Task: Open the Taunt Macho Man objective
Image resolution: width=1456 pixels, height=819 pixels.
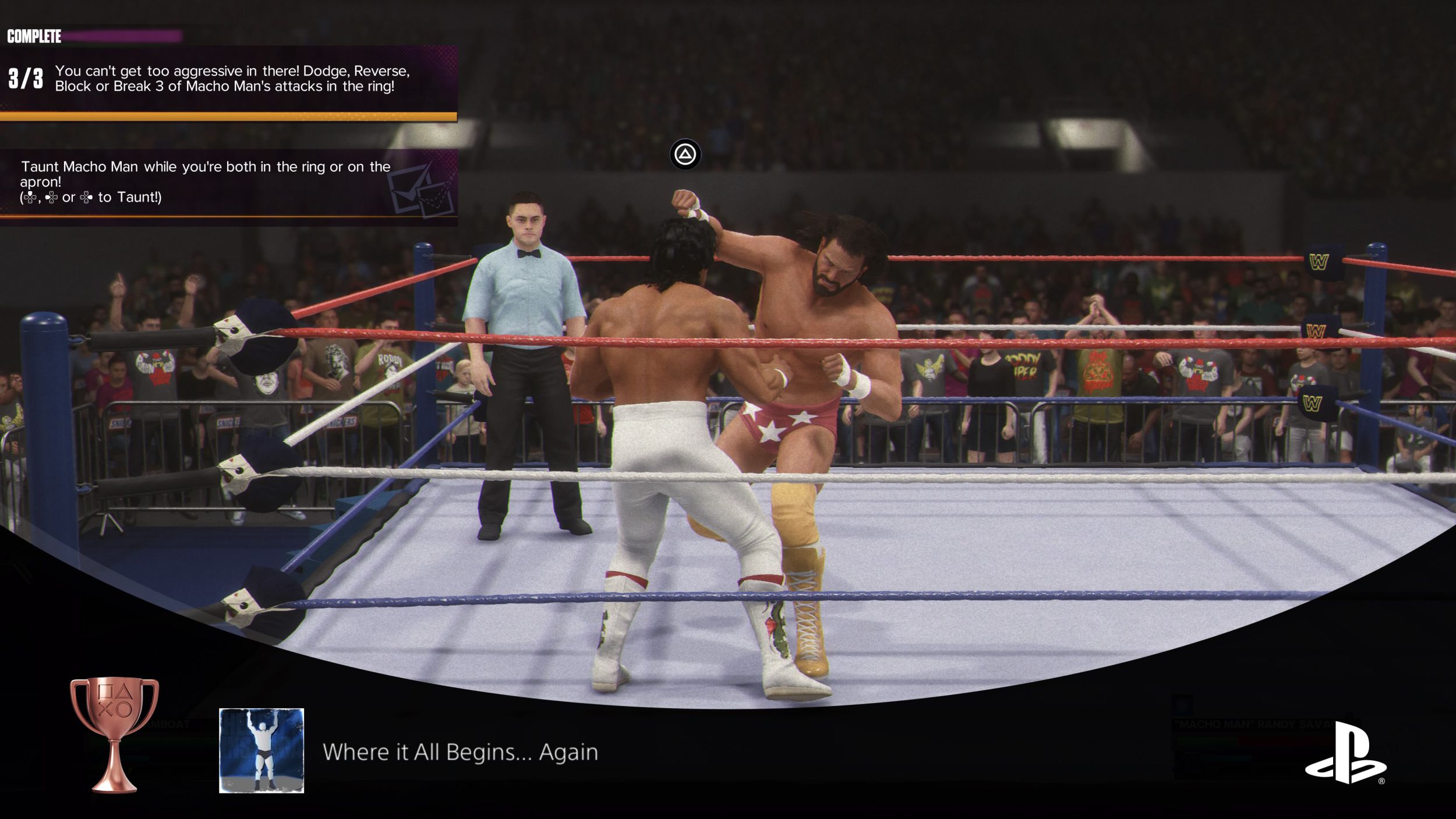Action: click(228, 182)
